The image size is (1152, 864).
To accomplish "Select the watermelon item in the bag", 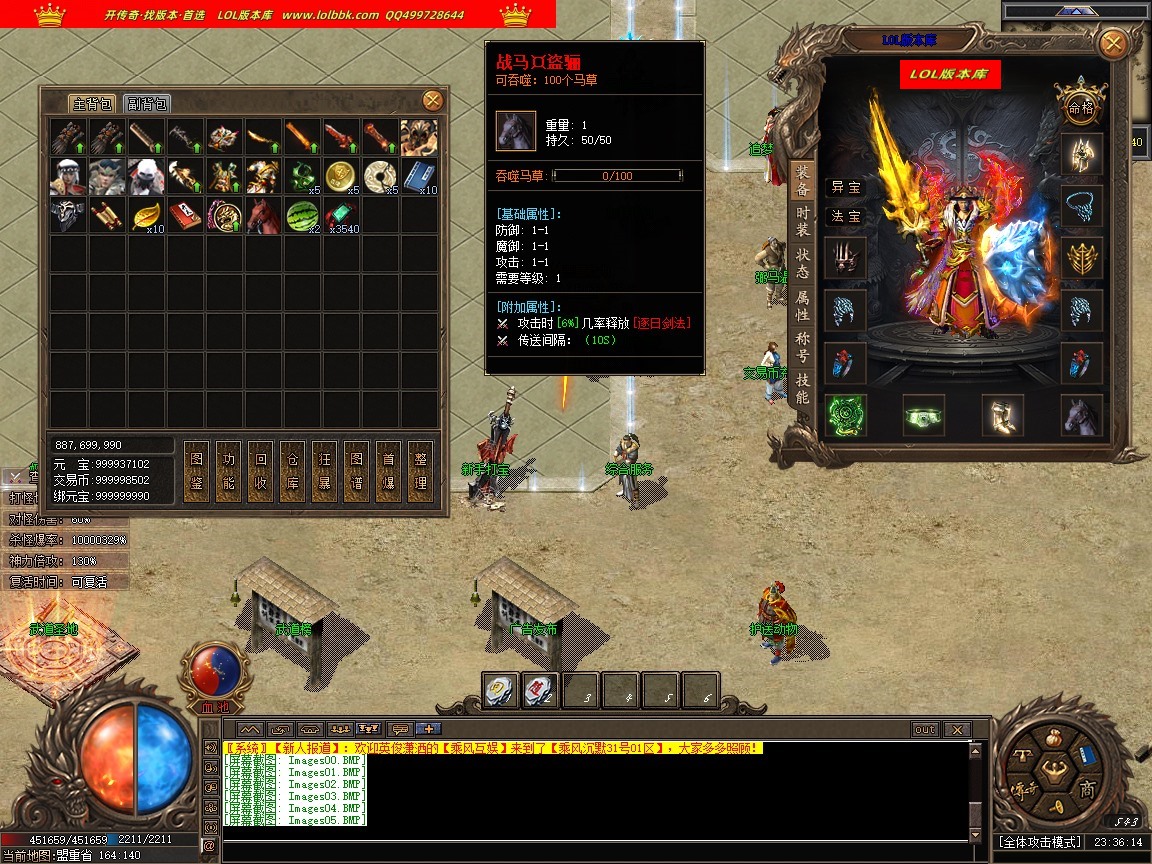I will [303, 215].
